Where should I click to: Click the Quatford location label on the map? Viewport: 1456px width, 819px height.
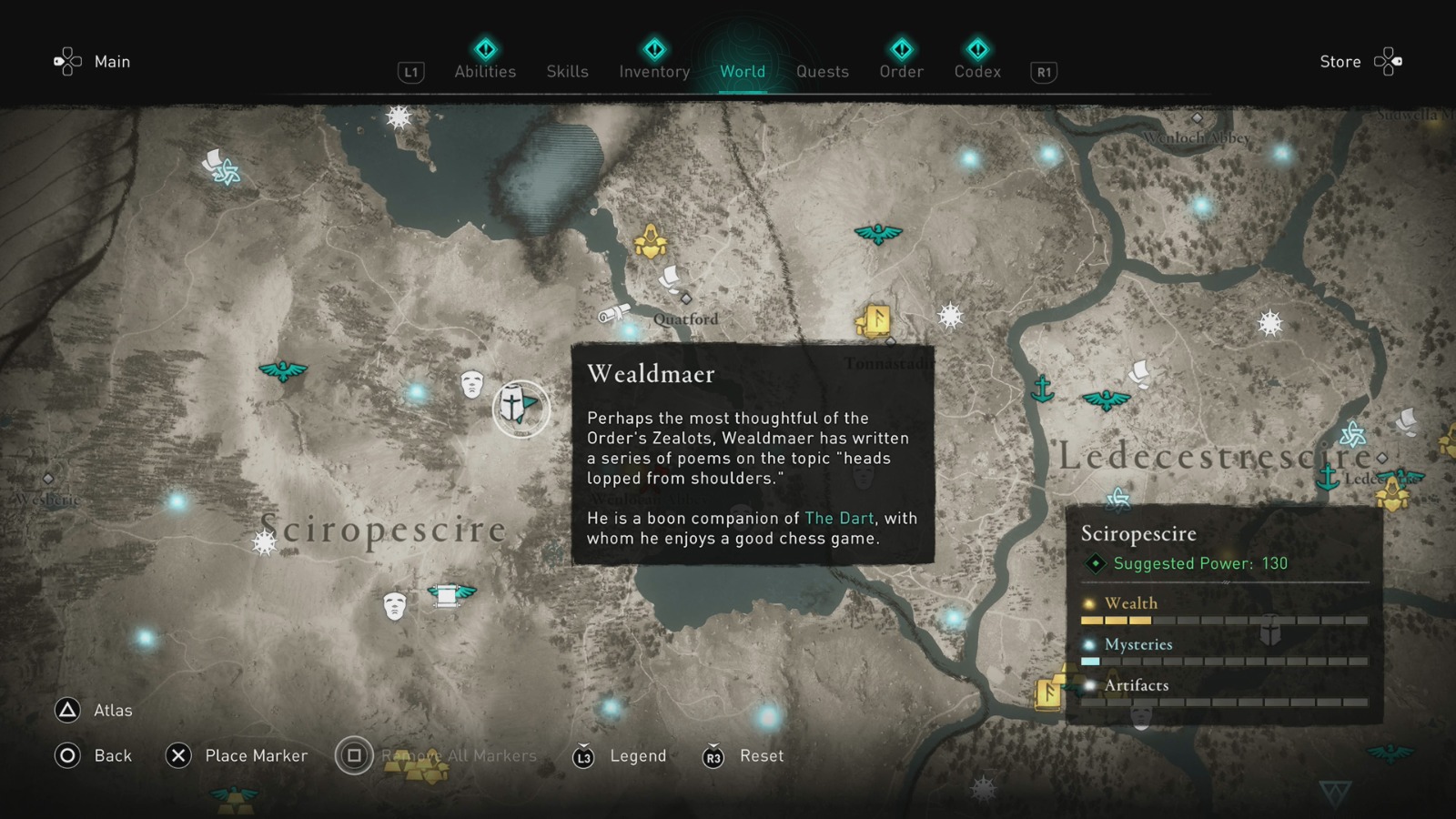(684, 320)
